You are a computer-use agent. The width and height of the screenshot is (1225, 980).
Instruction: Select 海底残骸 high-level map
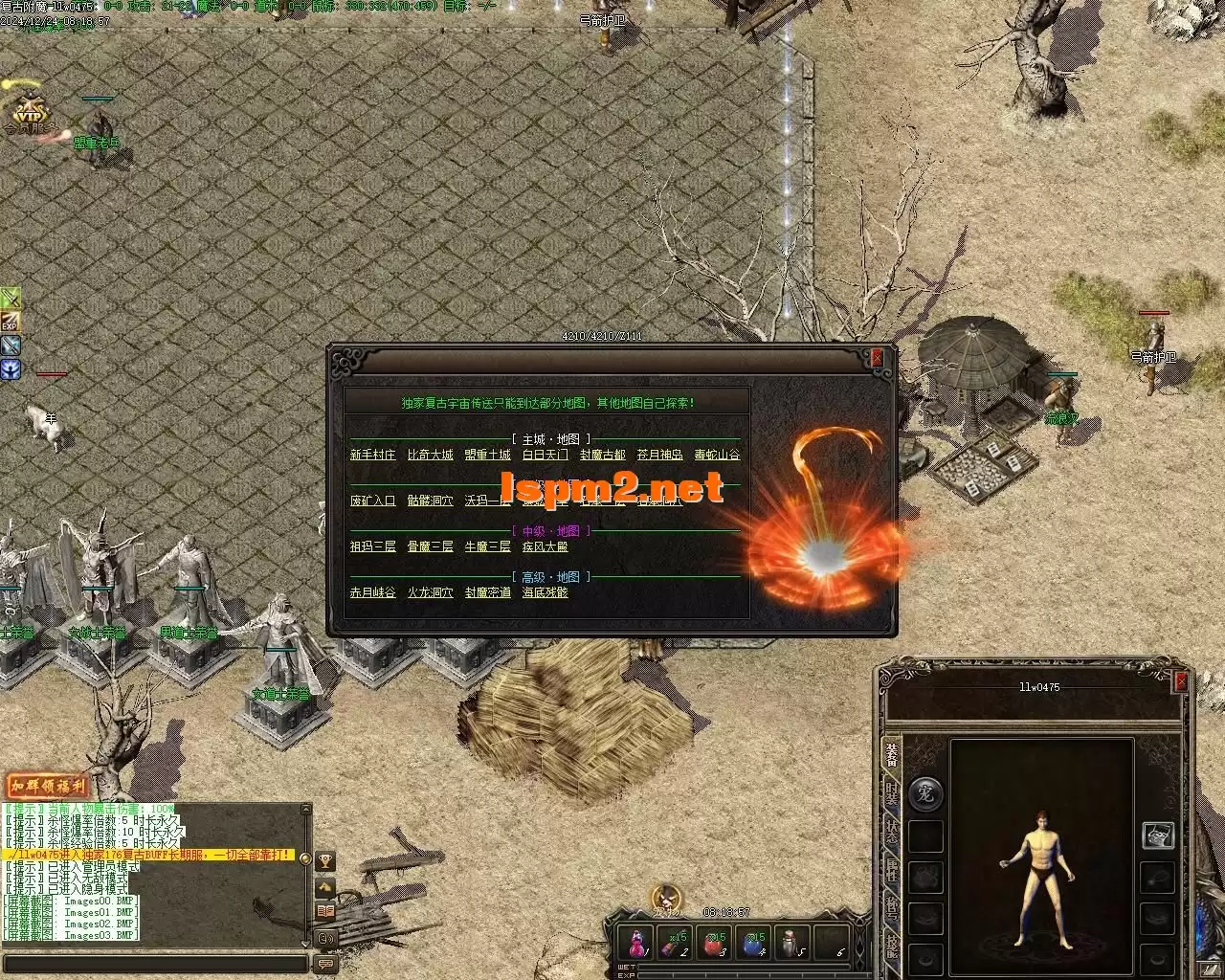[545, 592]
